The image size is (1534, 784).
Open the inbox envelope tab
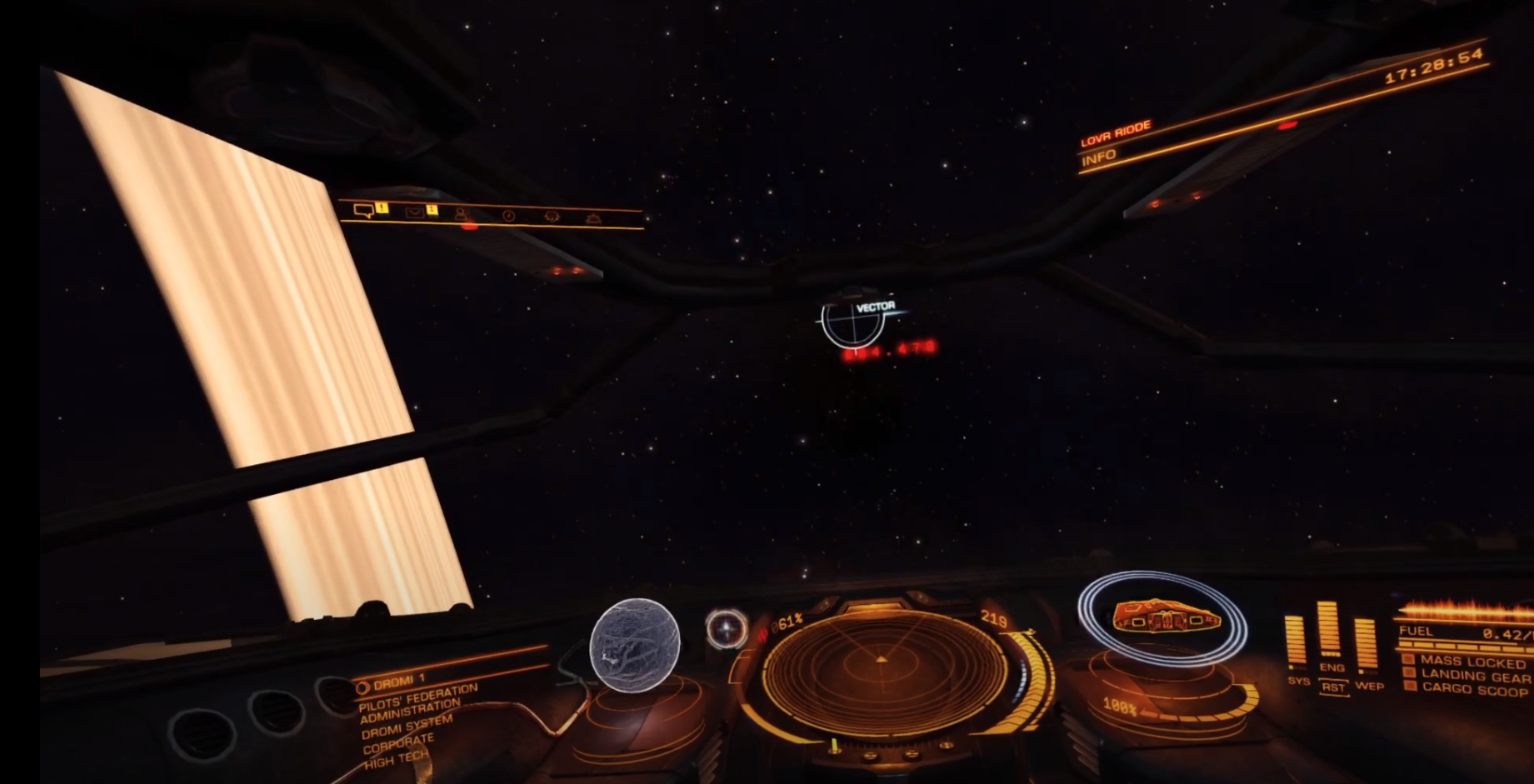pos(414,212)
